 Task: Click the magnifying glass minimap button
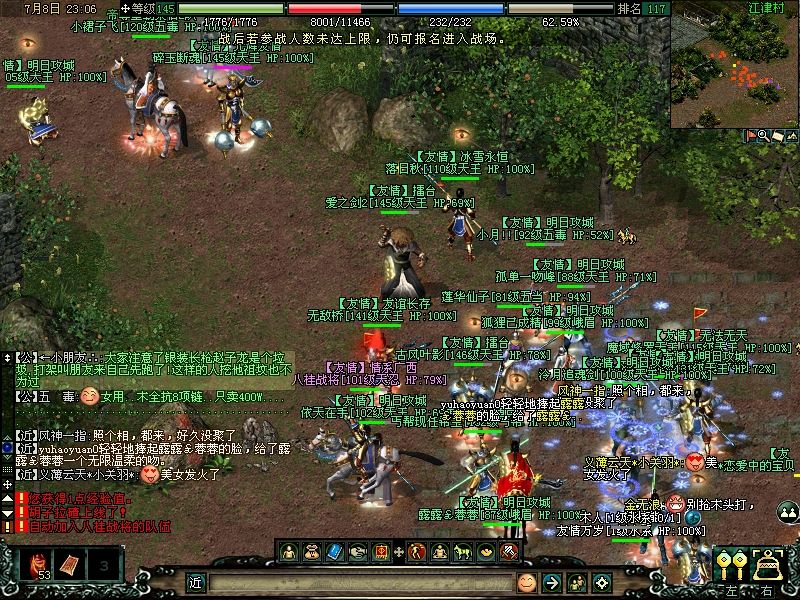(763, 135)
